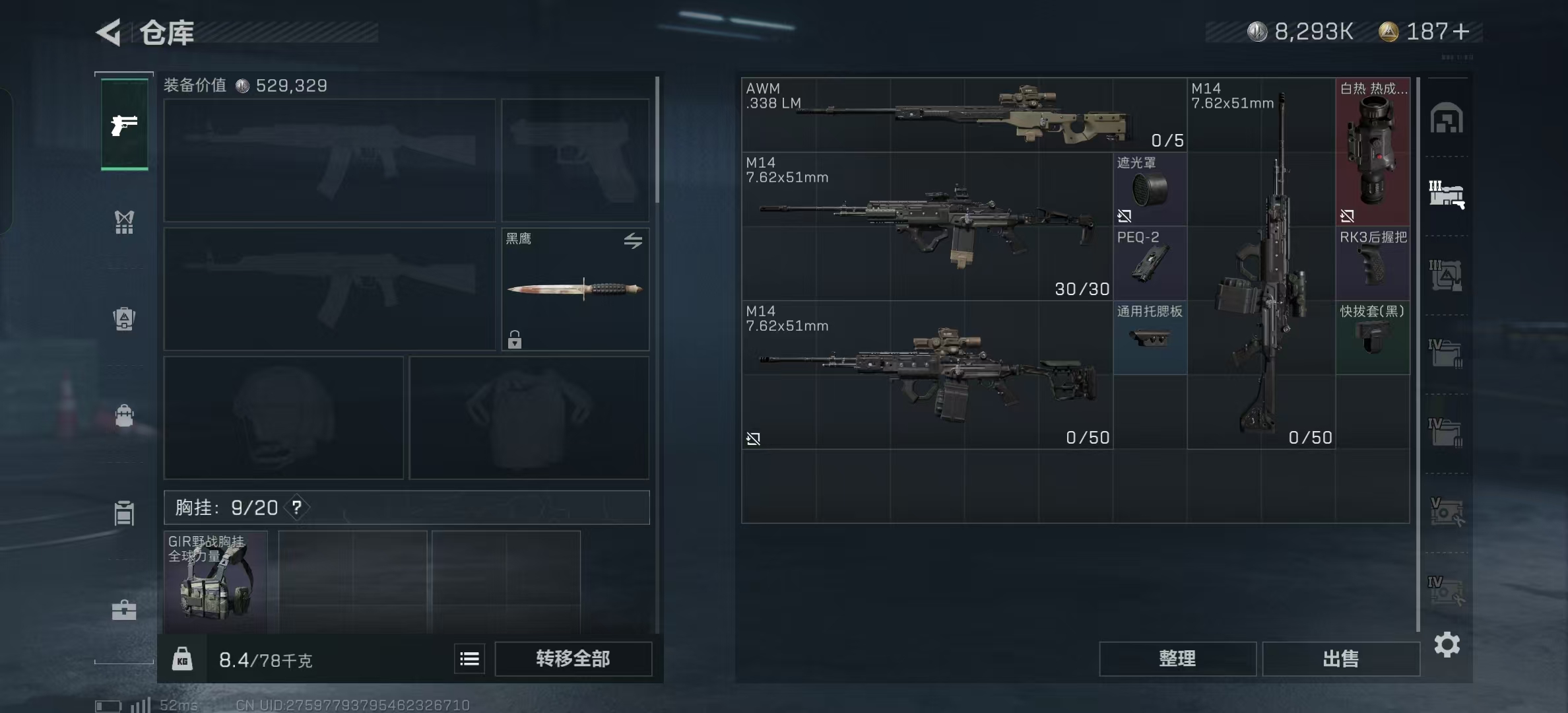Tap the 转移全部 button

(573, 659)
